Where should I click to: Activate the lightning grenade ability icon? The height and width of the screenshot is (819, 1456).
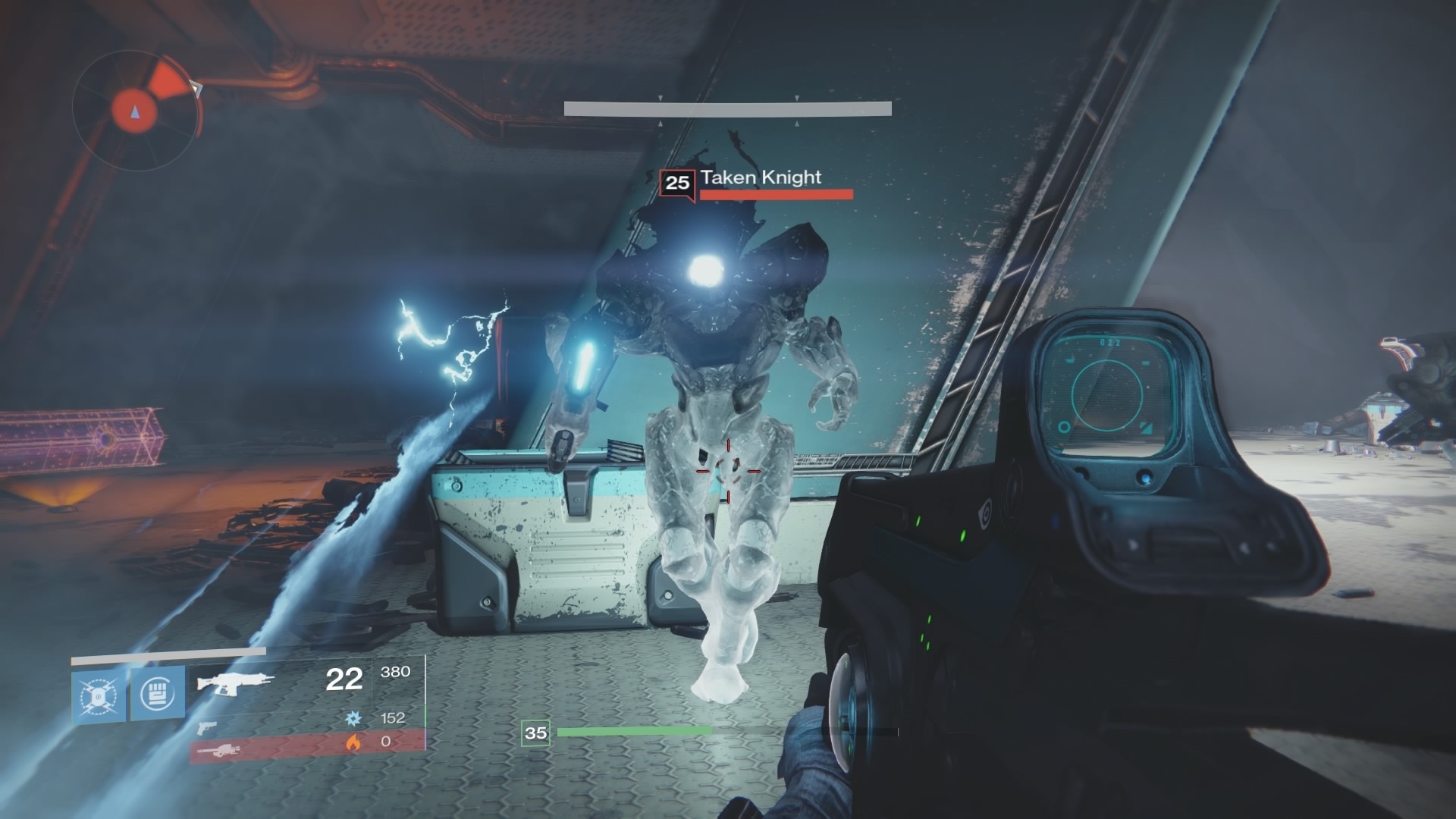click(x=99, y=695)
